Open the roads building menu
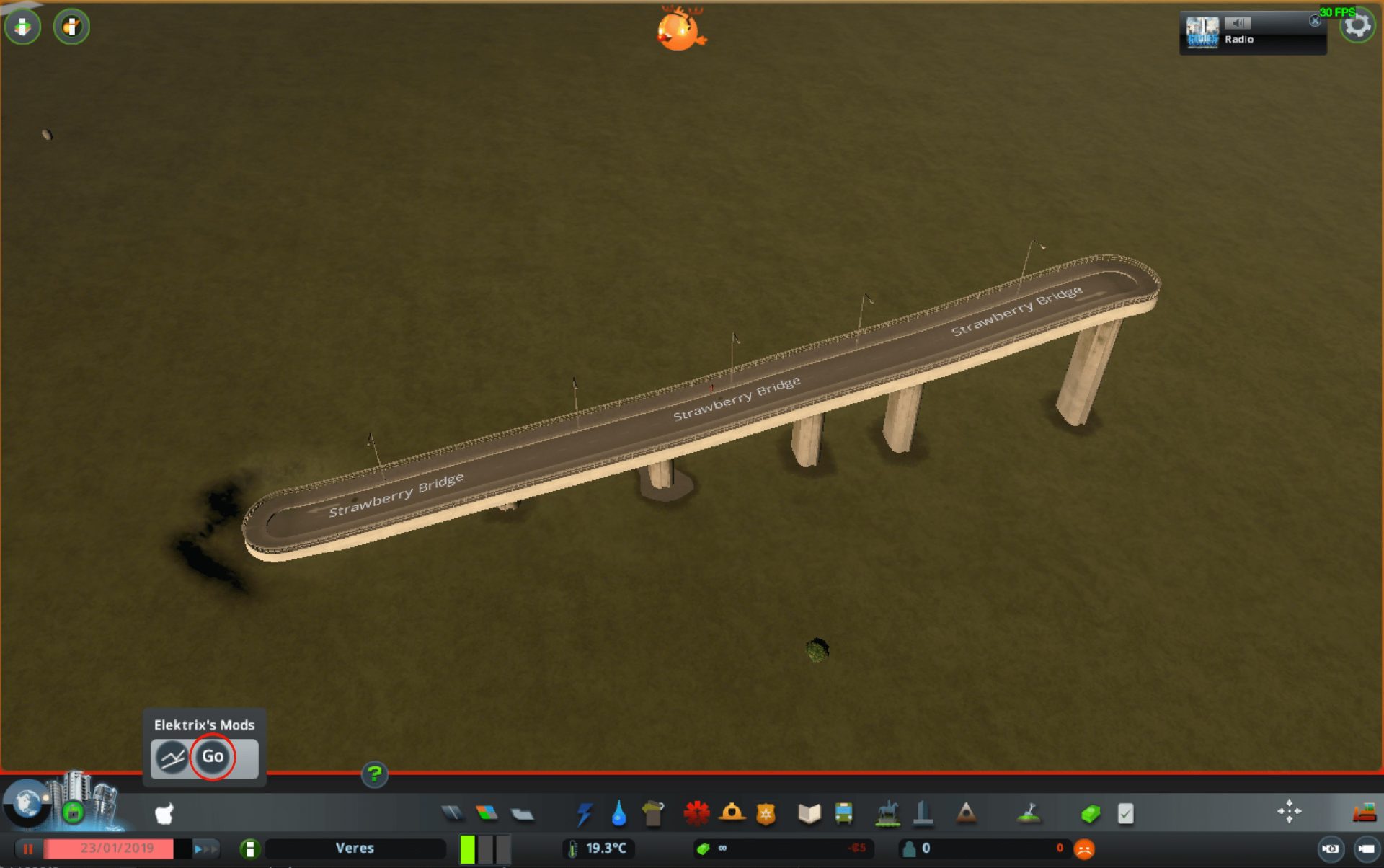1384x868 pixels. [x=452, y=813]
